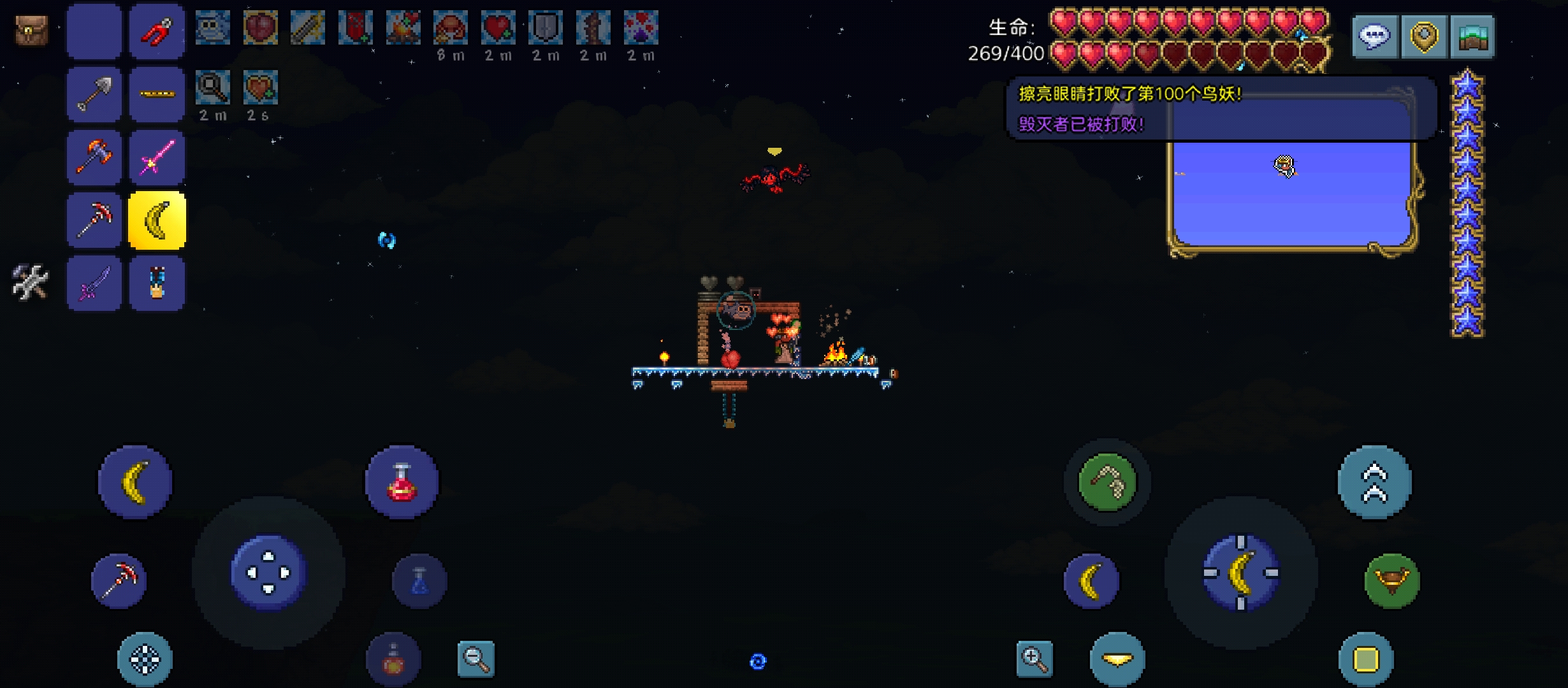The height and width of the screenshot is (688, 1568).
Task: Open the chat speech bubble
Action: point(1375,36)
